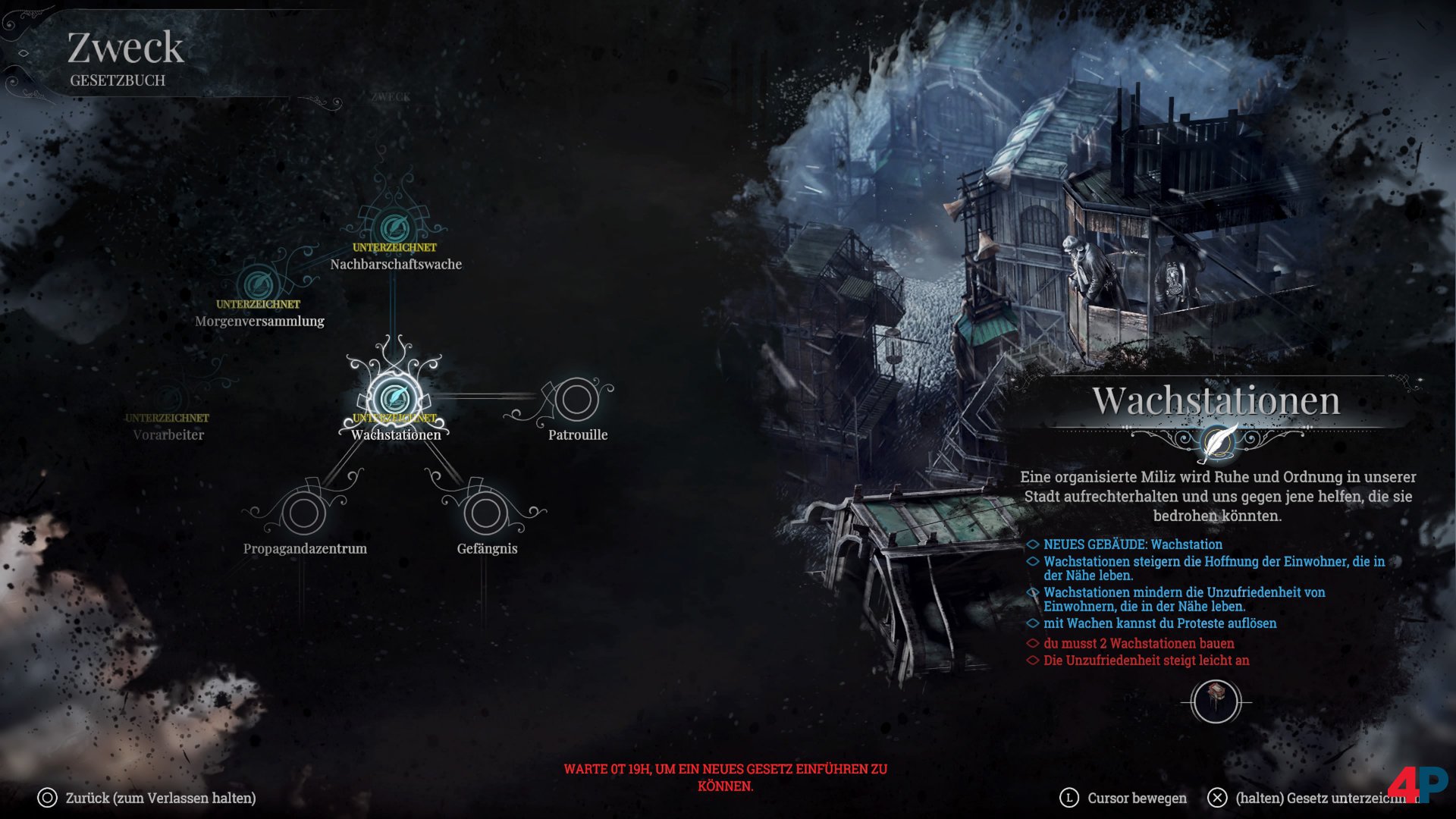Click the highlighted Wachstationen law node
This screenshot has height=819, width=1456.
(394, 398)
